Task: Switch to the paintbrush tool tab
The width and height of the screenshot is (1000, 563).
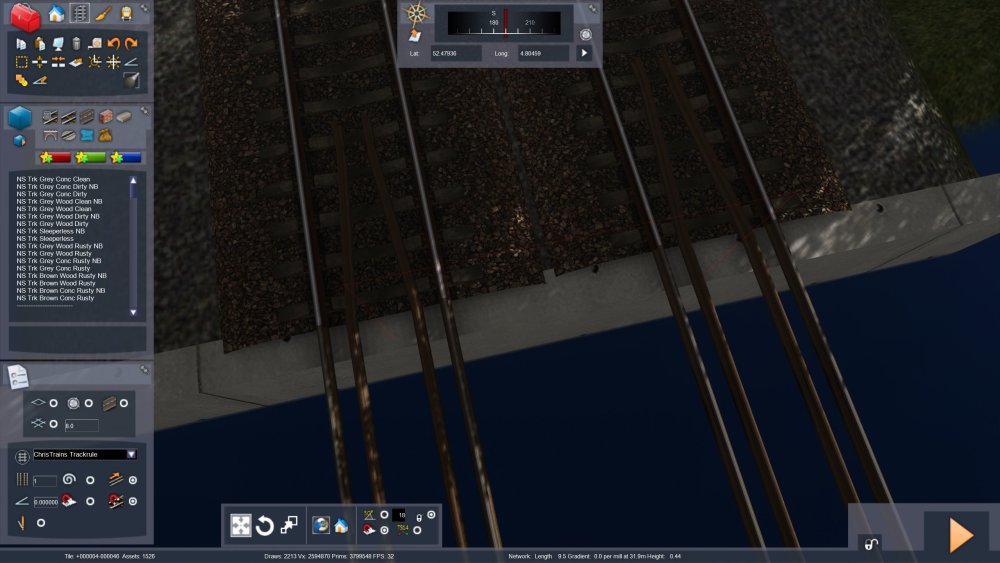Action: point(103,14)
